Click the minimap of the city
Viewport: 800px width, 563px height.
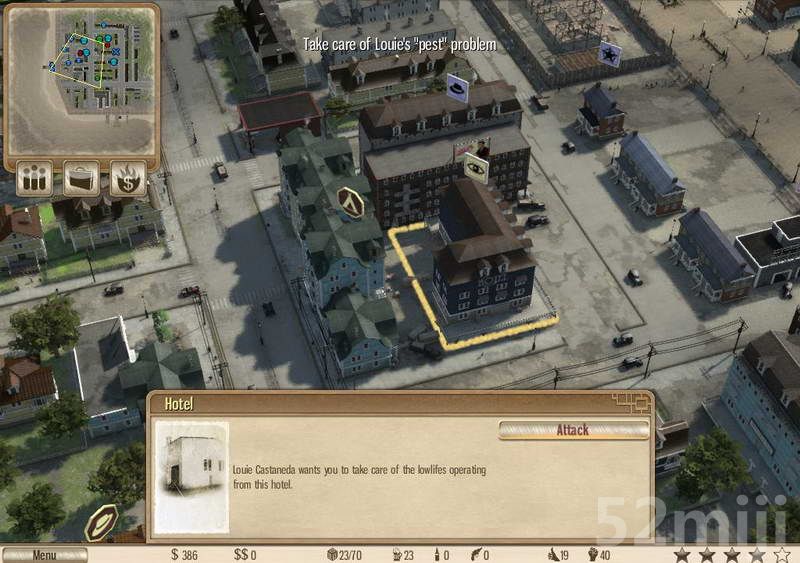[x=81, y=79]
